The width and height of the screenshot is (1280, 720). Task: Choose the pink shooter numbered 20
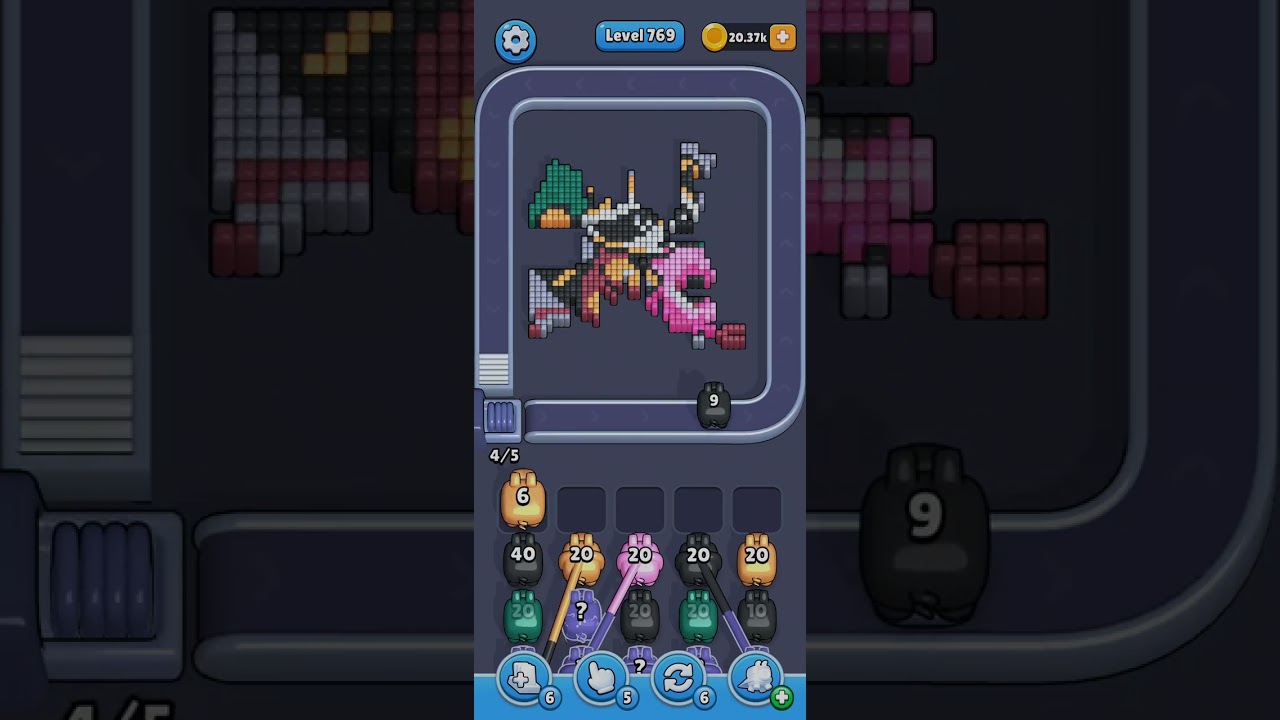click(x=639, y=560)
